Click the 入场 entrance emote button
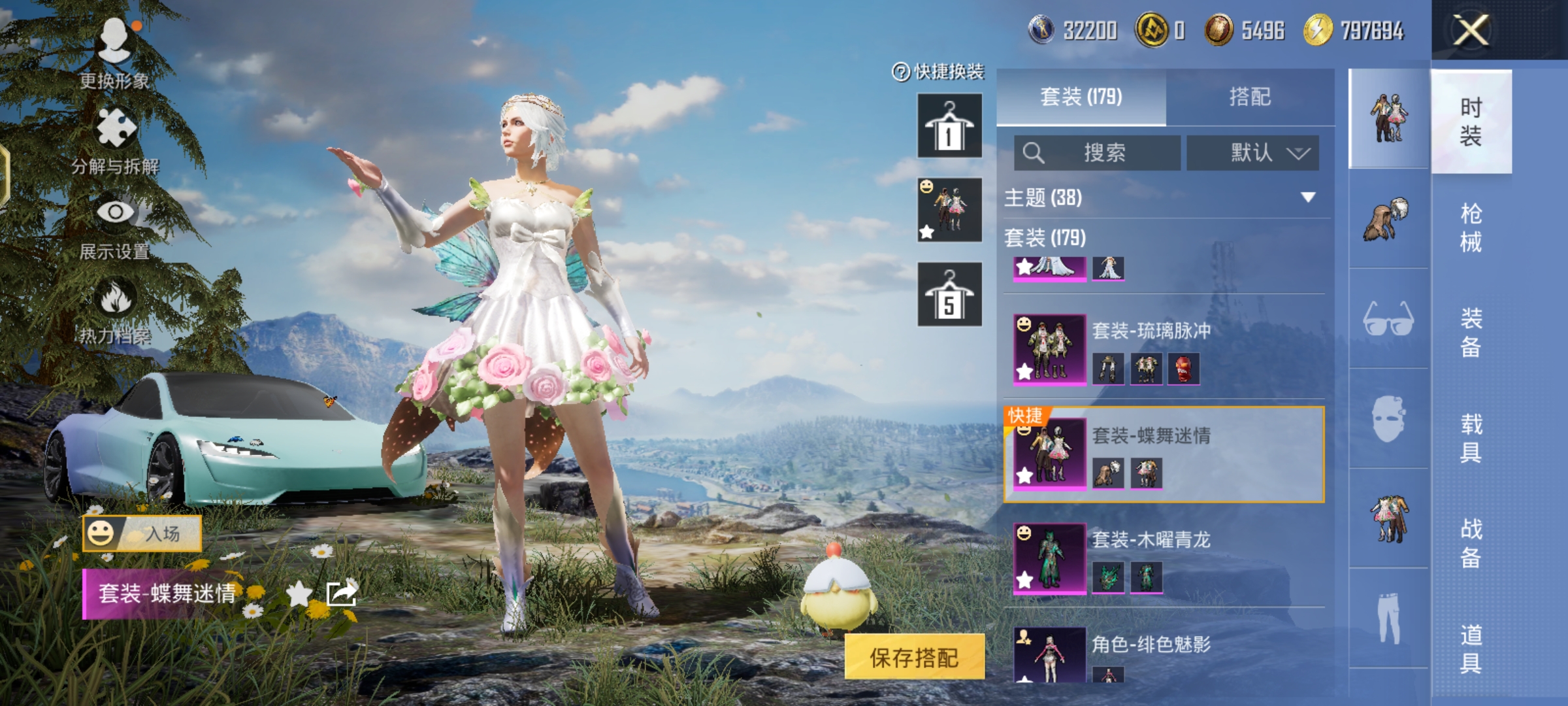The height and width of the screenshot is (706, 1568). (x=142, y=533)
